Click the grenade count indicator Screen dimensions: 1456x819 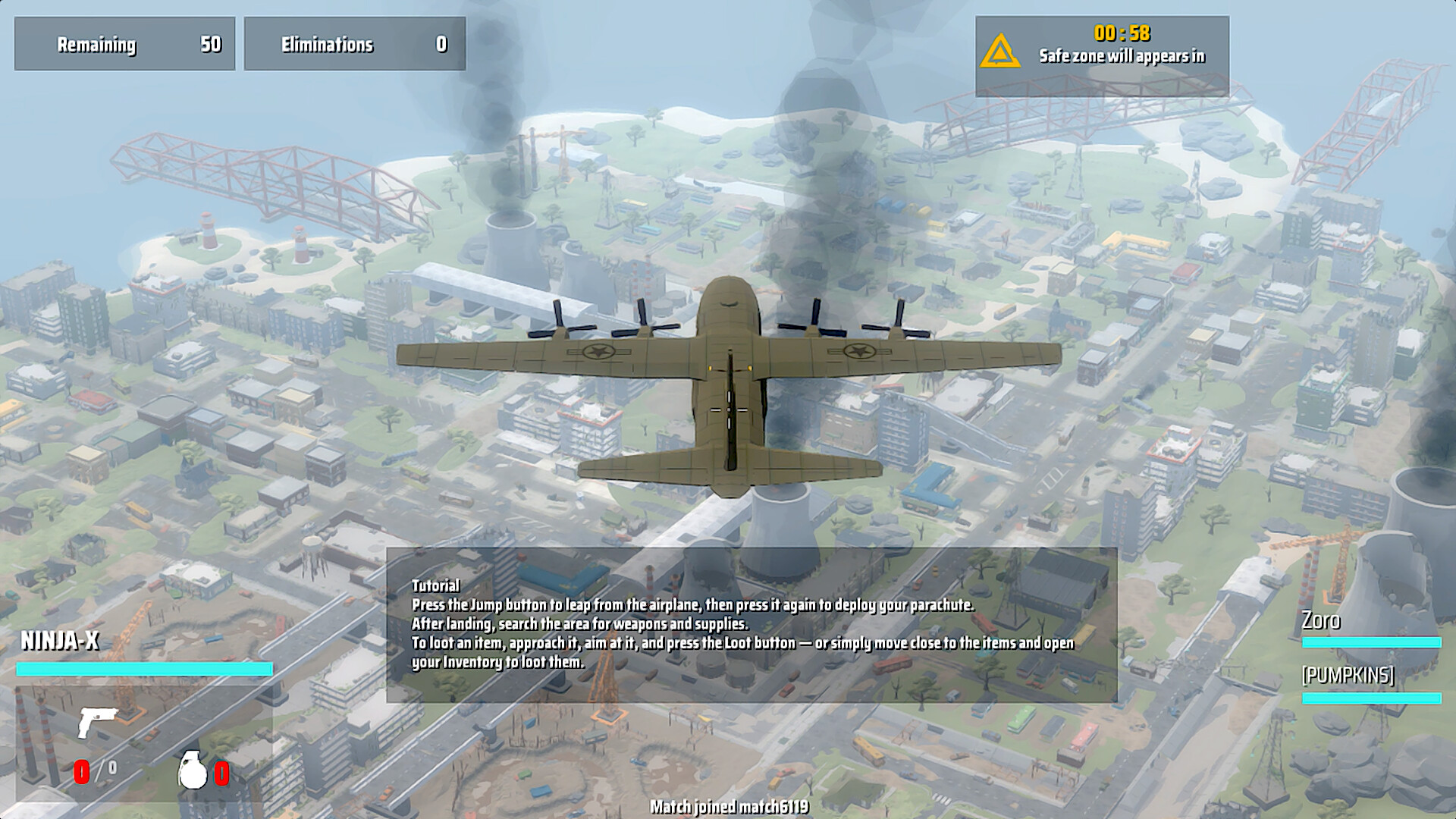[x=221, y=773]
